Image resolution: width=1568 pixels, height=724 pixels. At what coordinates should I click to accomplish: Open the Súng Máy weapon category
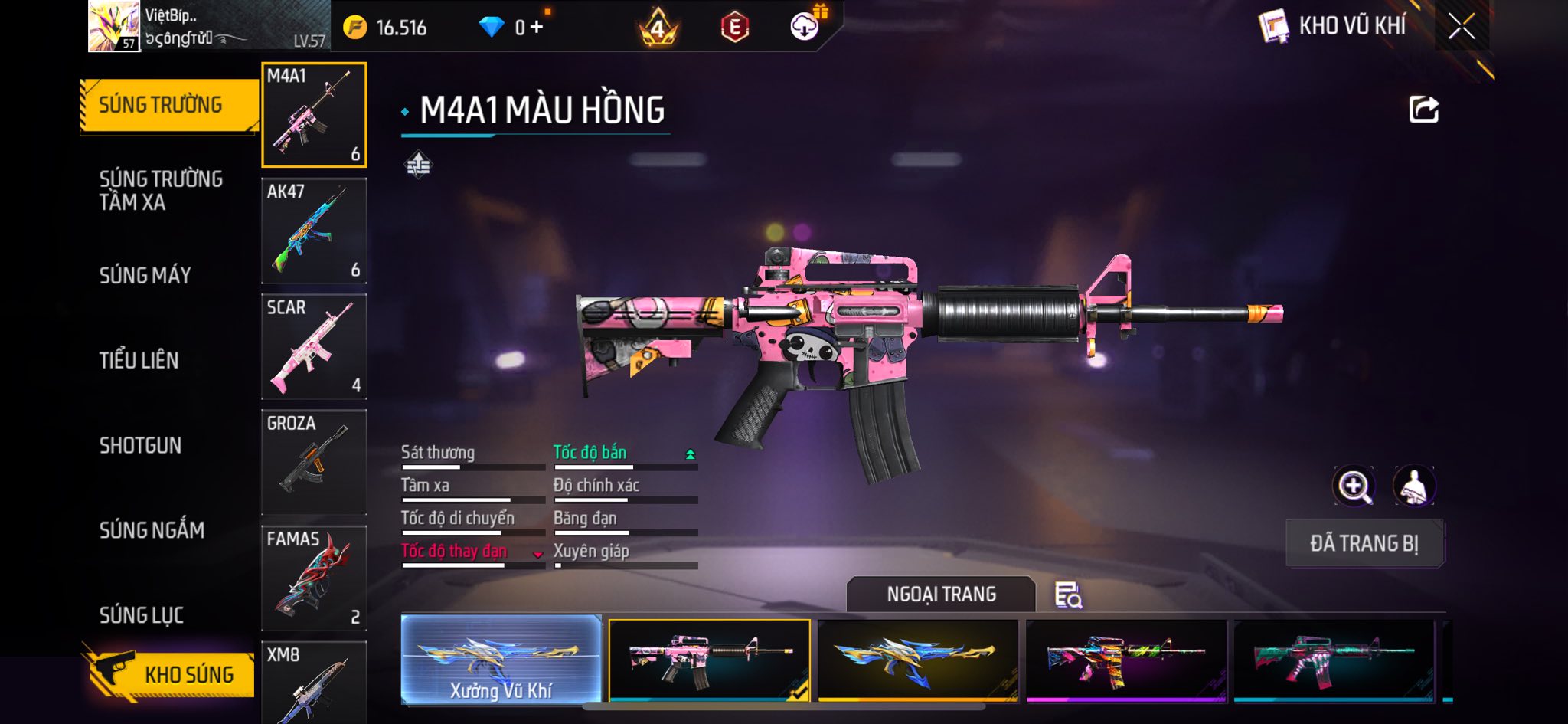(x=145, y=275)
